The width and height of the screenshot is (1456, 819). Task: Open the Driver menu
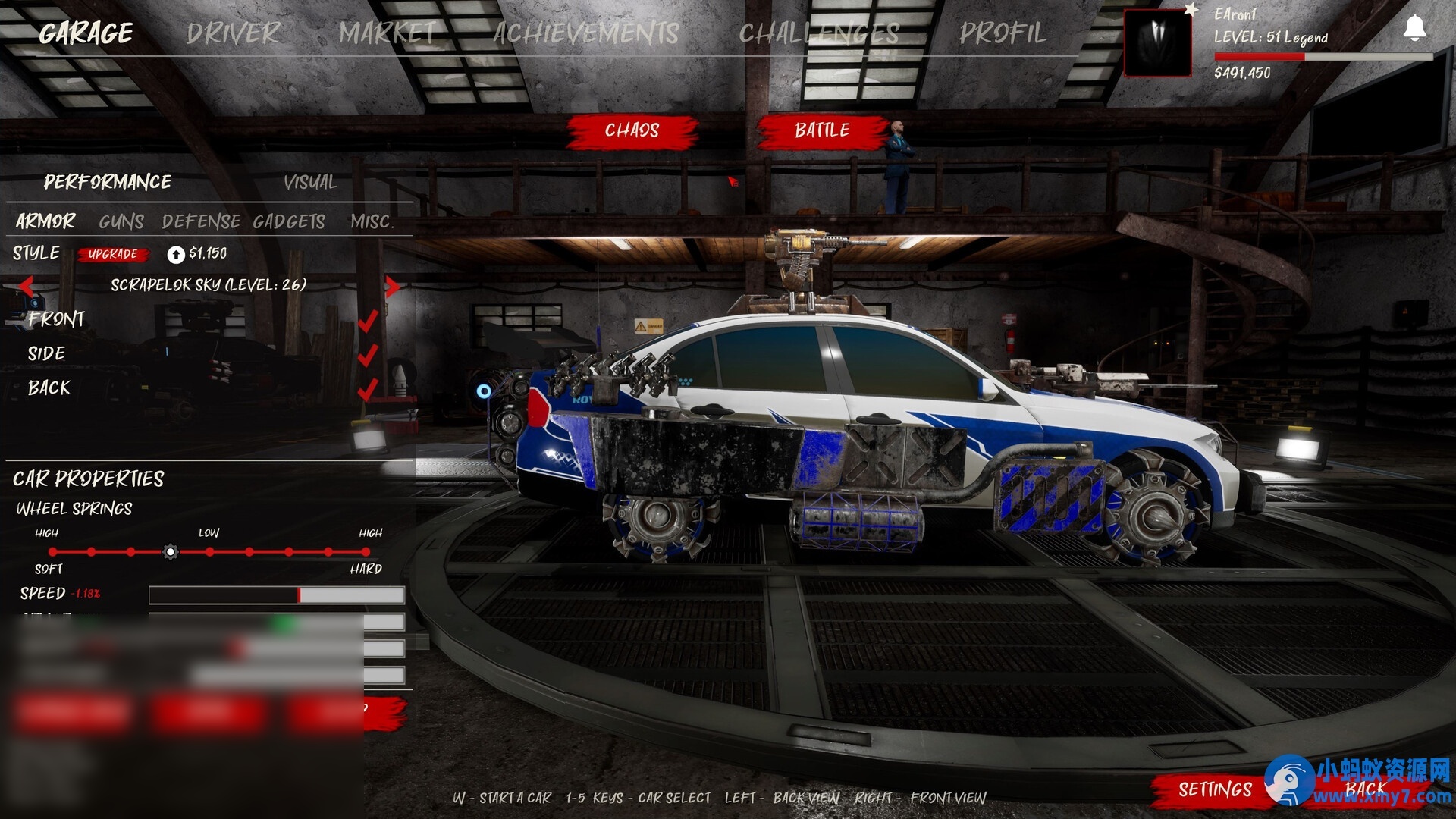233,33
